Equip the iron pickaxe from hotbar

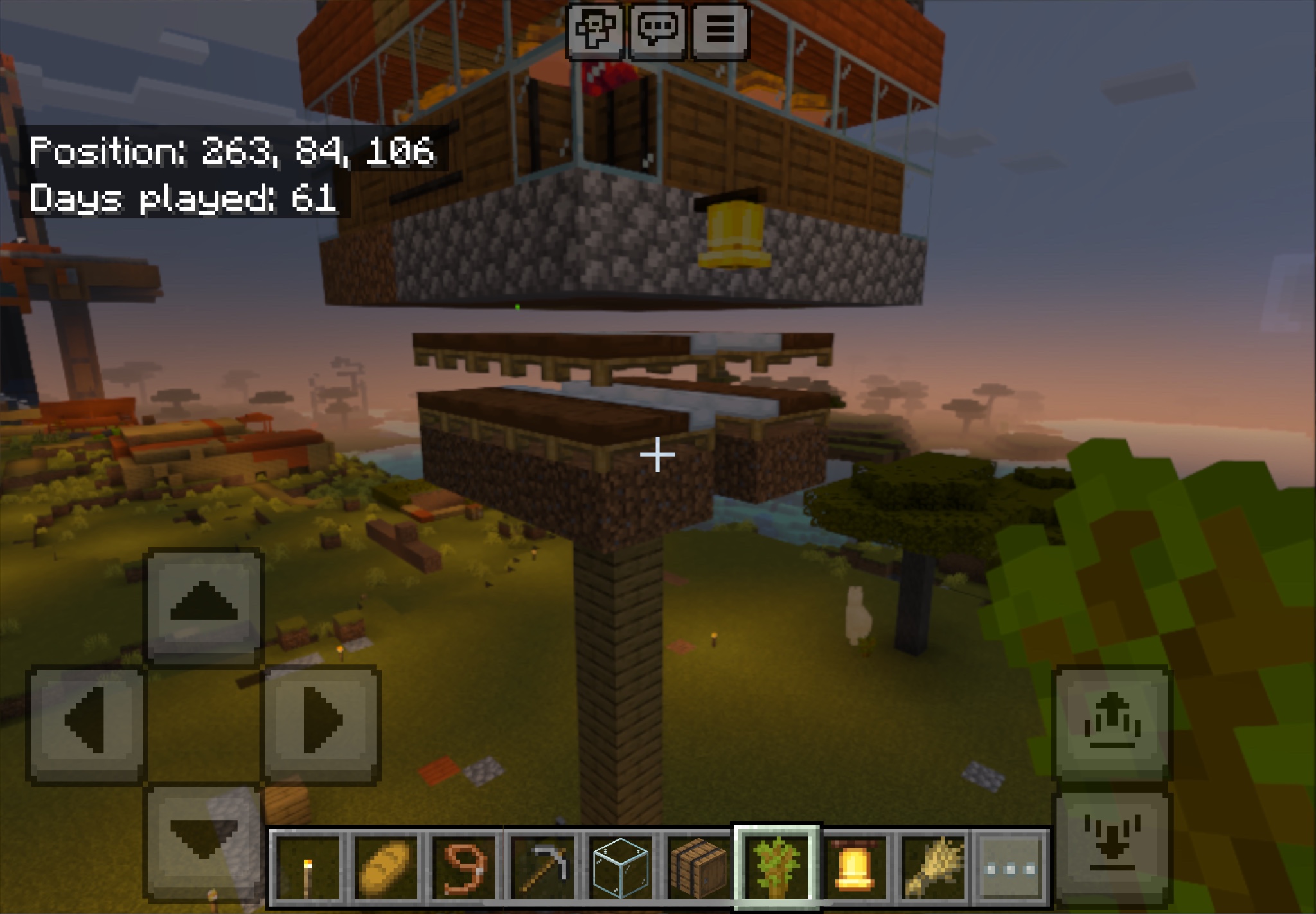coord(543,868)
